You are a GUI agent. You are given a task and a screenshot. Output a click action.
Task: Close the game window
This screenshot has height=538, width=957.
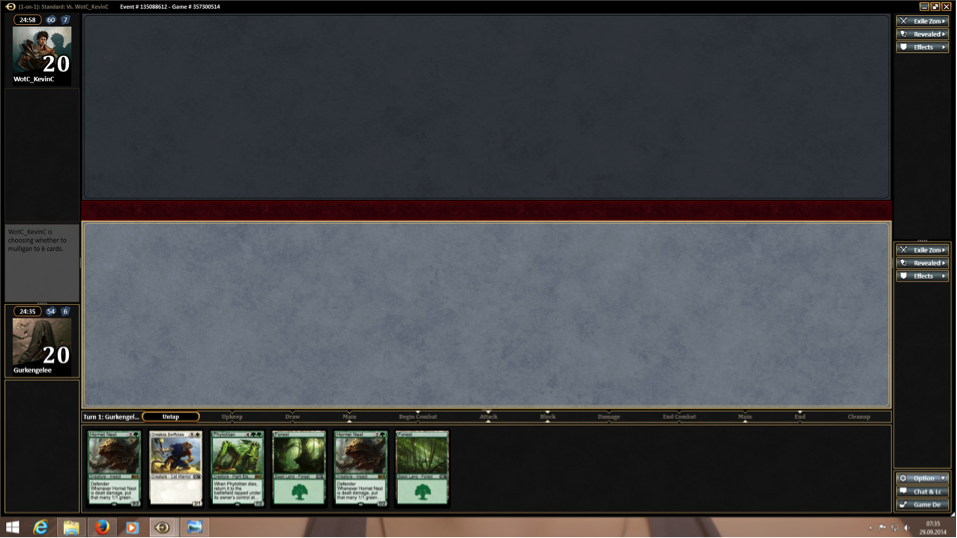click(x=946, y=7)
